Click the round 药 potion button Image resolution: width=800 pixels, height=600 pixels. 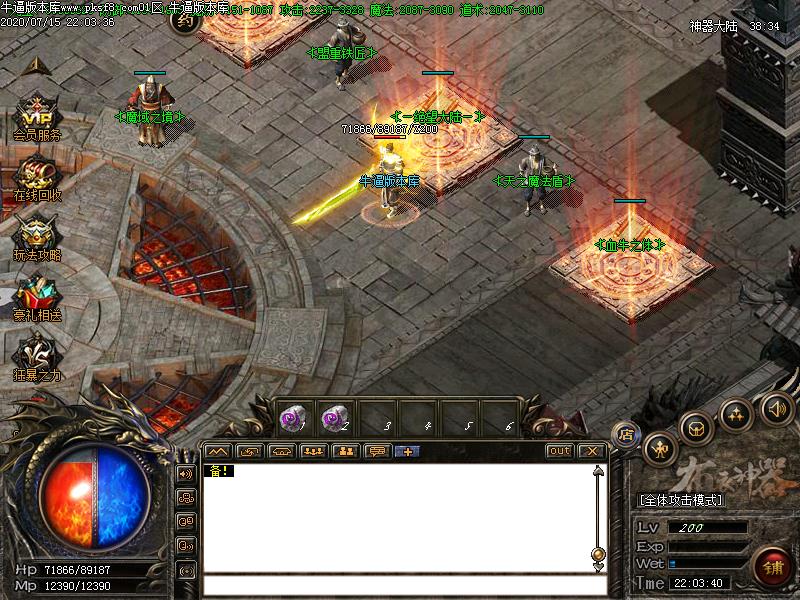[186, 18]
